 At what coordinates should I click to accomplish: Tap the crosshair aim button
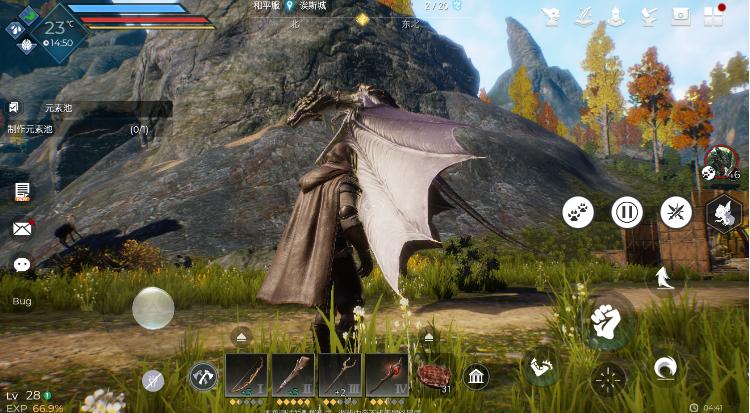pos(607,378)
